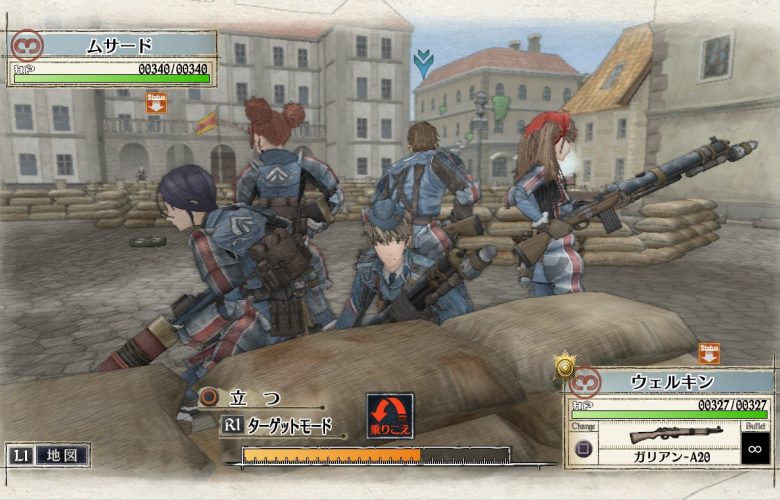Click the Change weapon button
Image resolution: width=780 pixels, height=500 pixels.
(x=584, y=441)
